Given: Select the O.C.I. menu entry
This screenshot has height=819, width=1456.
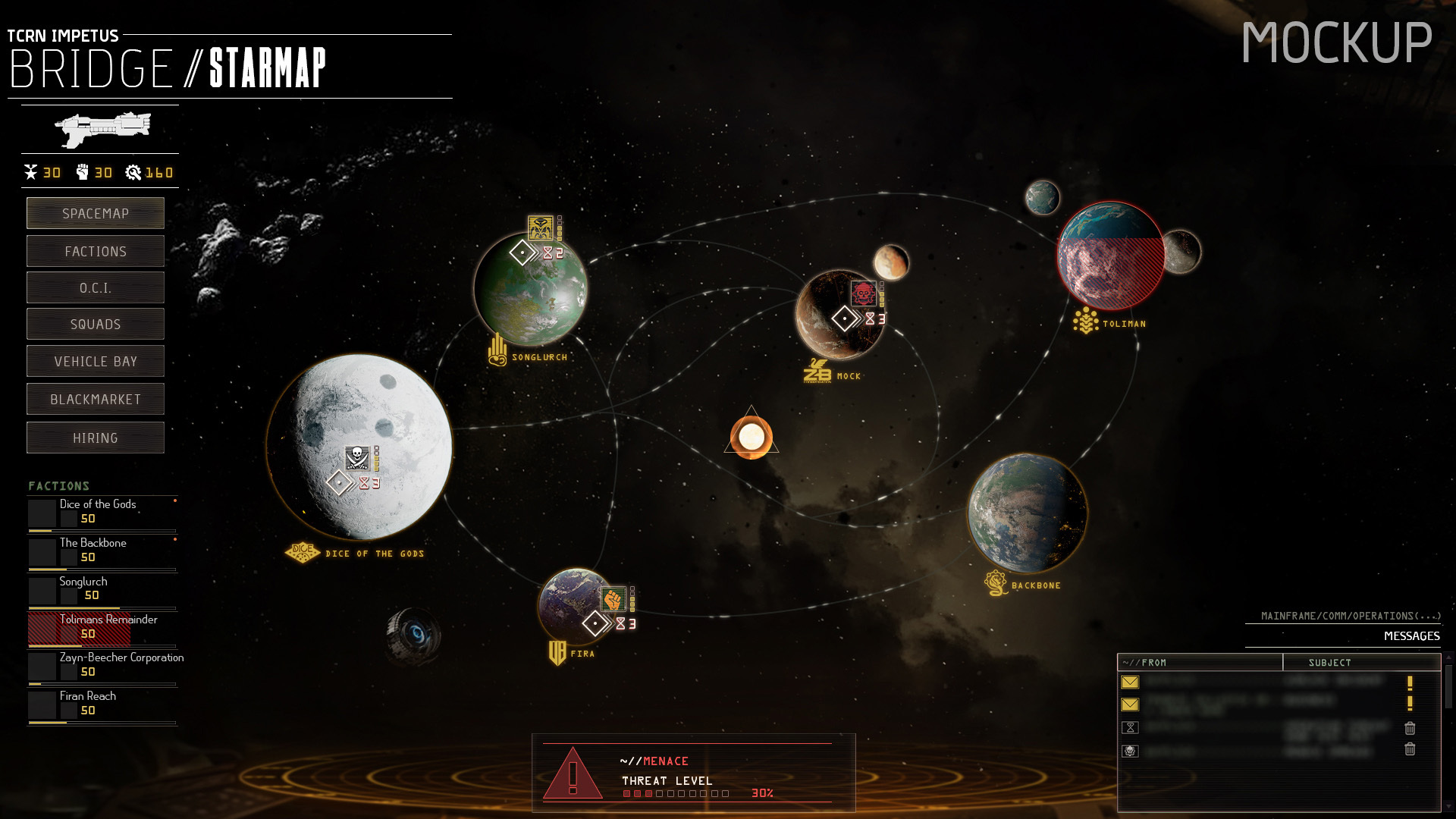Looking at the screenshot, I should (96, 288).
